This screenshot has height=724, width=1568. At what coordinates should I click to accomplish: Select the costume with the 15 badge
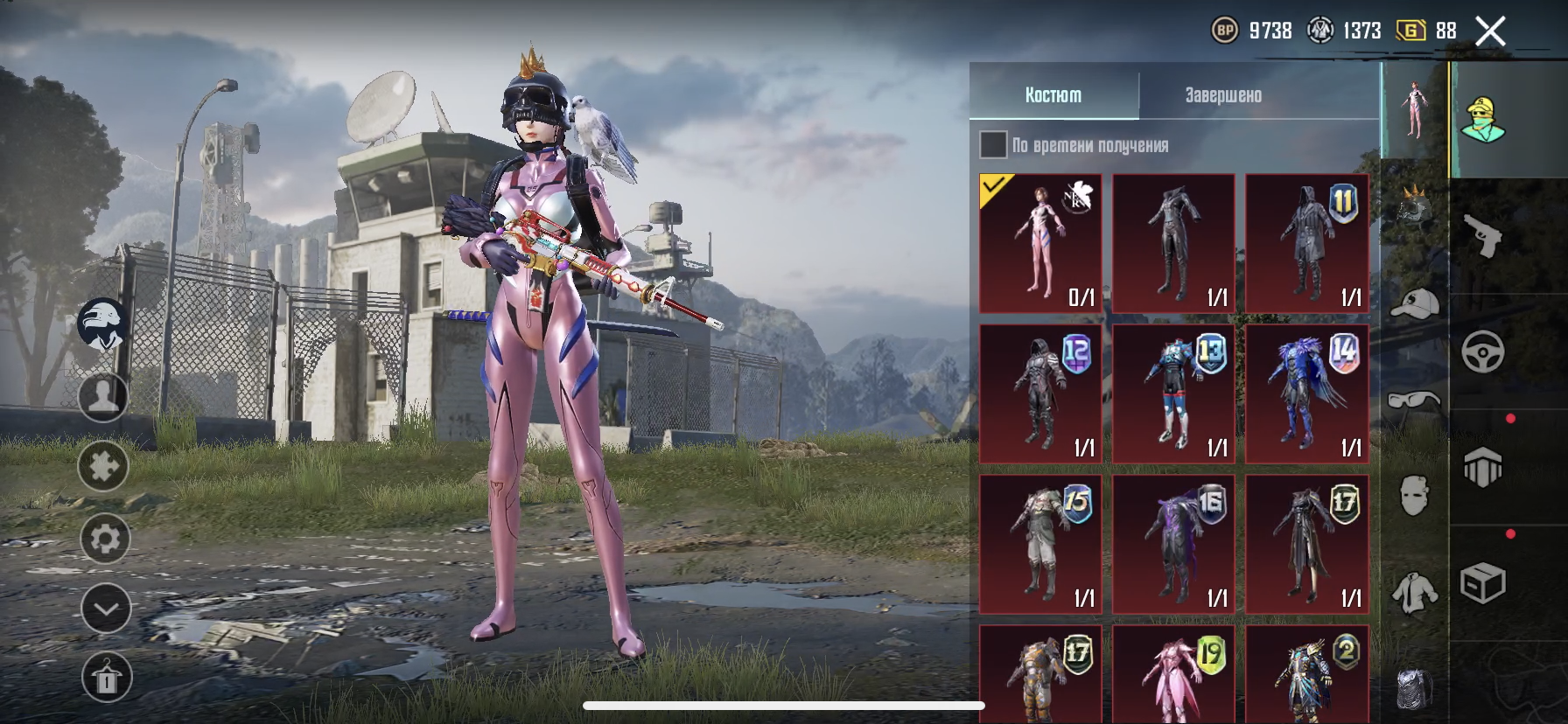click(x=1040, y=544)
